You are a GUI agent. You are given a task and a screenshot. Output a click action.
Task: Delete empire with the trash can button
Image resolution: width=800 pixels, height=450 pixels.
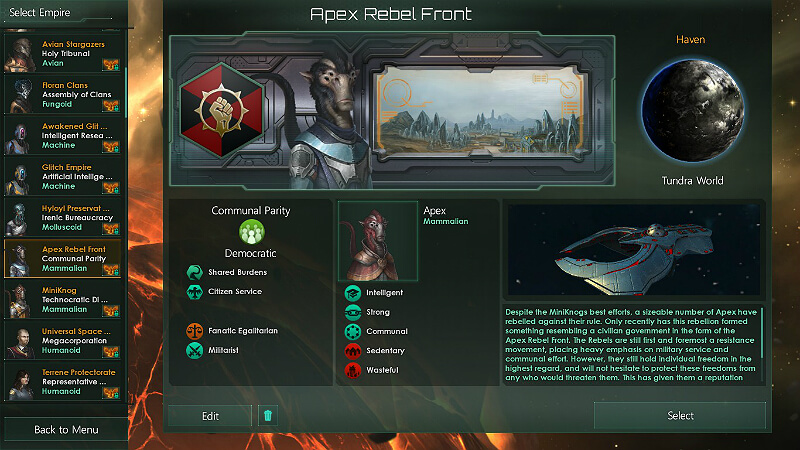pyautogui.click(x=267, y=416)
